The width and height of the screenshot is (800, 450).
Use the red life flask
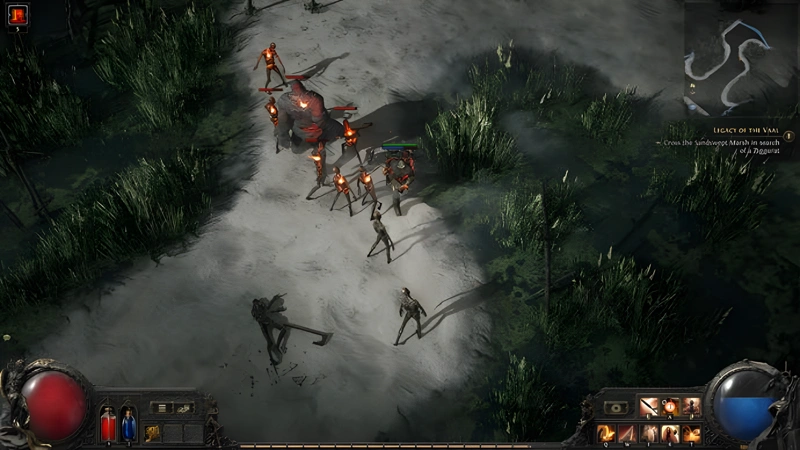coord(108,424)
